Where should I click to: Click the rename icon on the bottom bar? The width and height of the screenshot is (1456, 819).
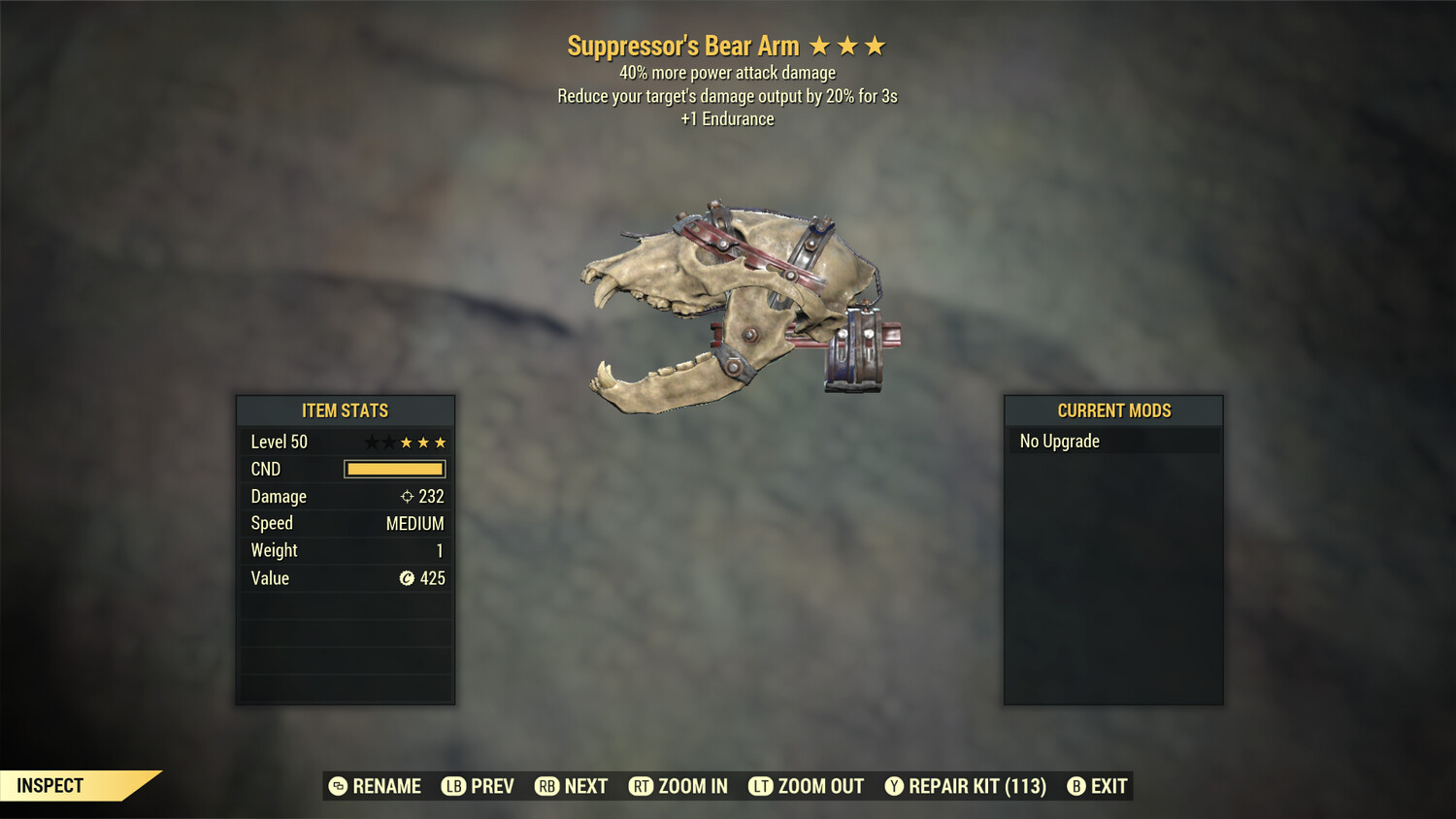coord(340,786)
